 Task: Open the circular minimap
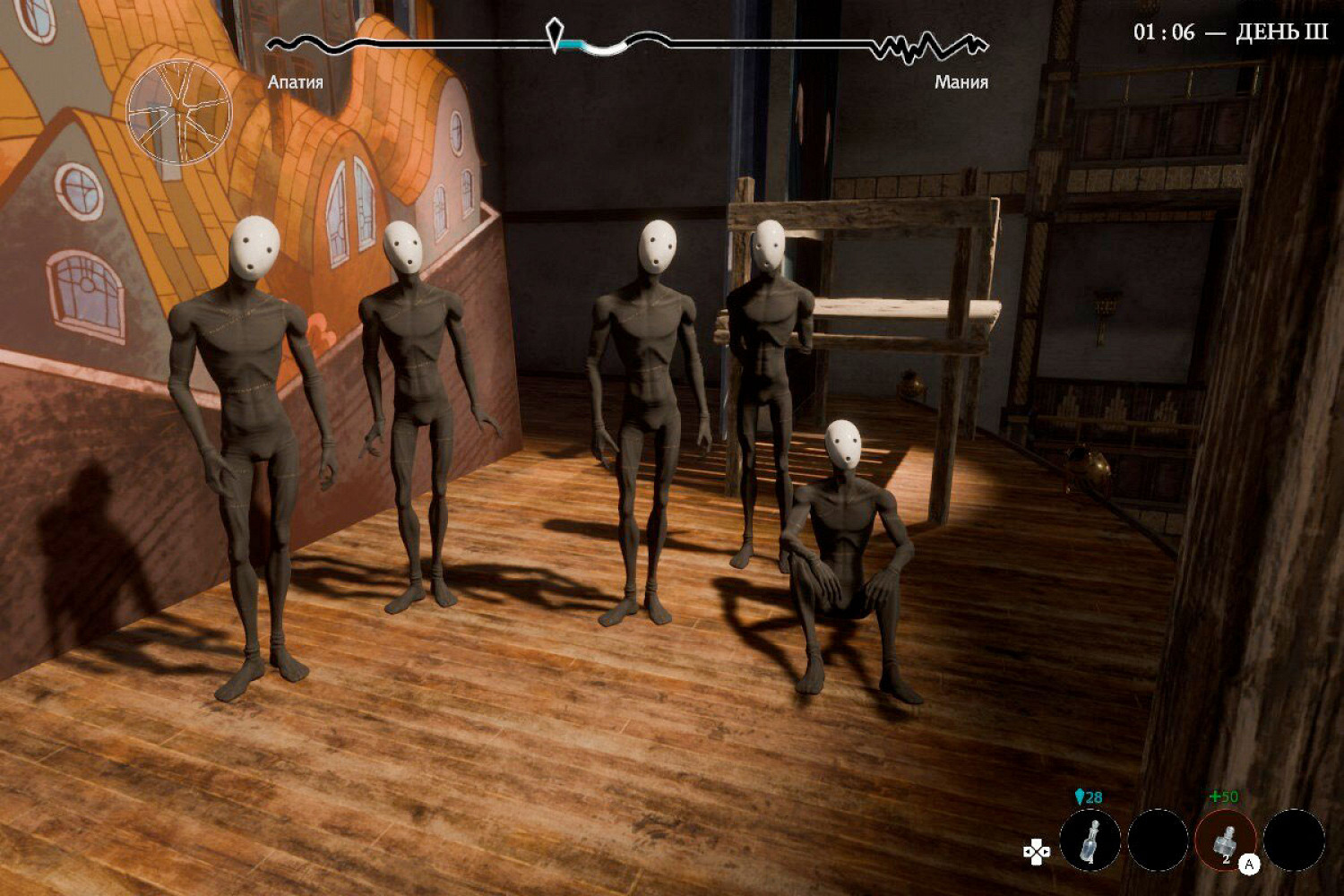(x=179, y=114)
